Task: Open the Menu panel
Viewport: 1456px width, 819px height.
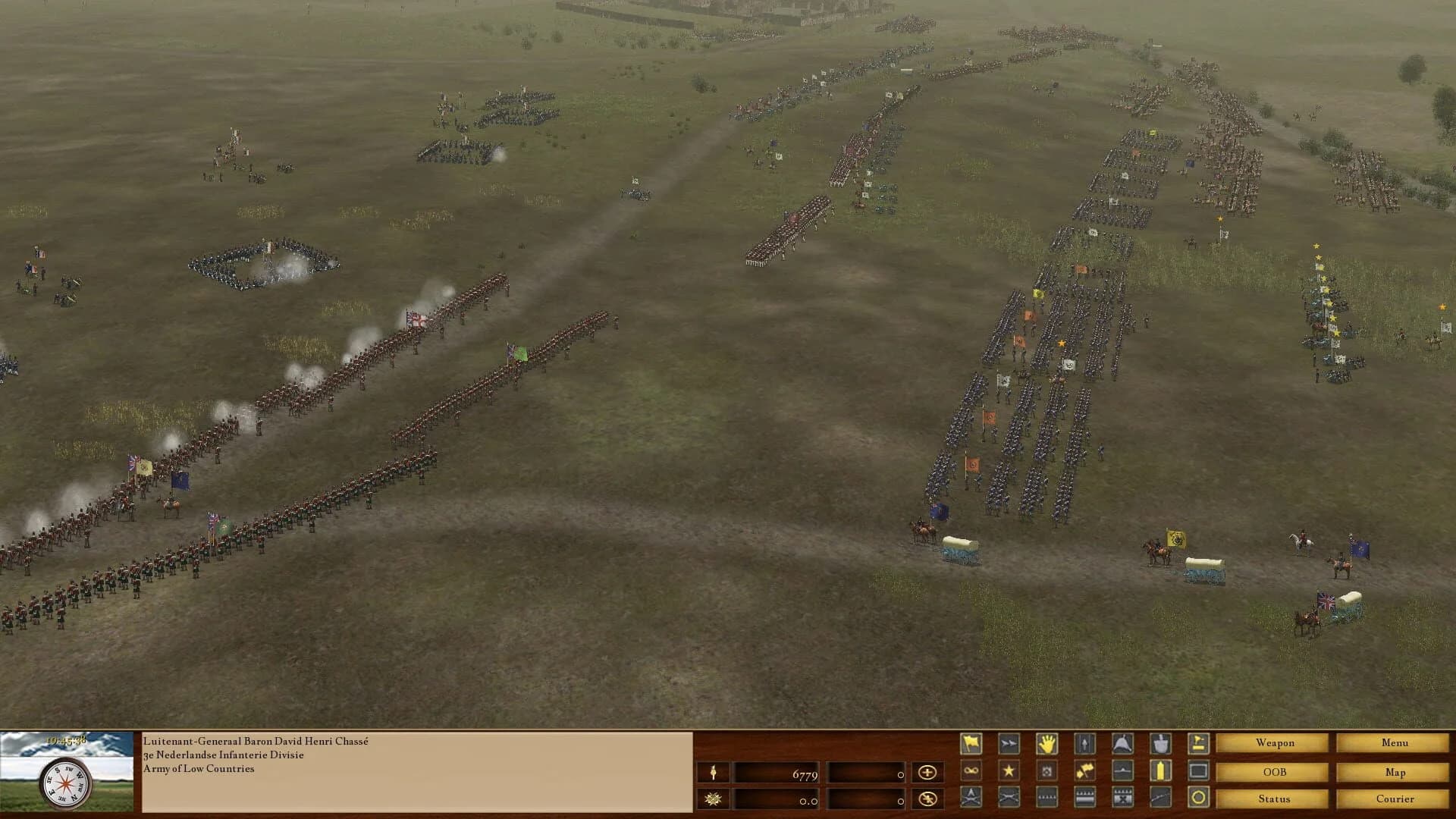Action: pos(1394,743)
